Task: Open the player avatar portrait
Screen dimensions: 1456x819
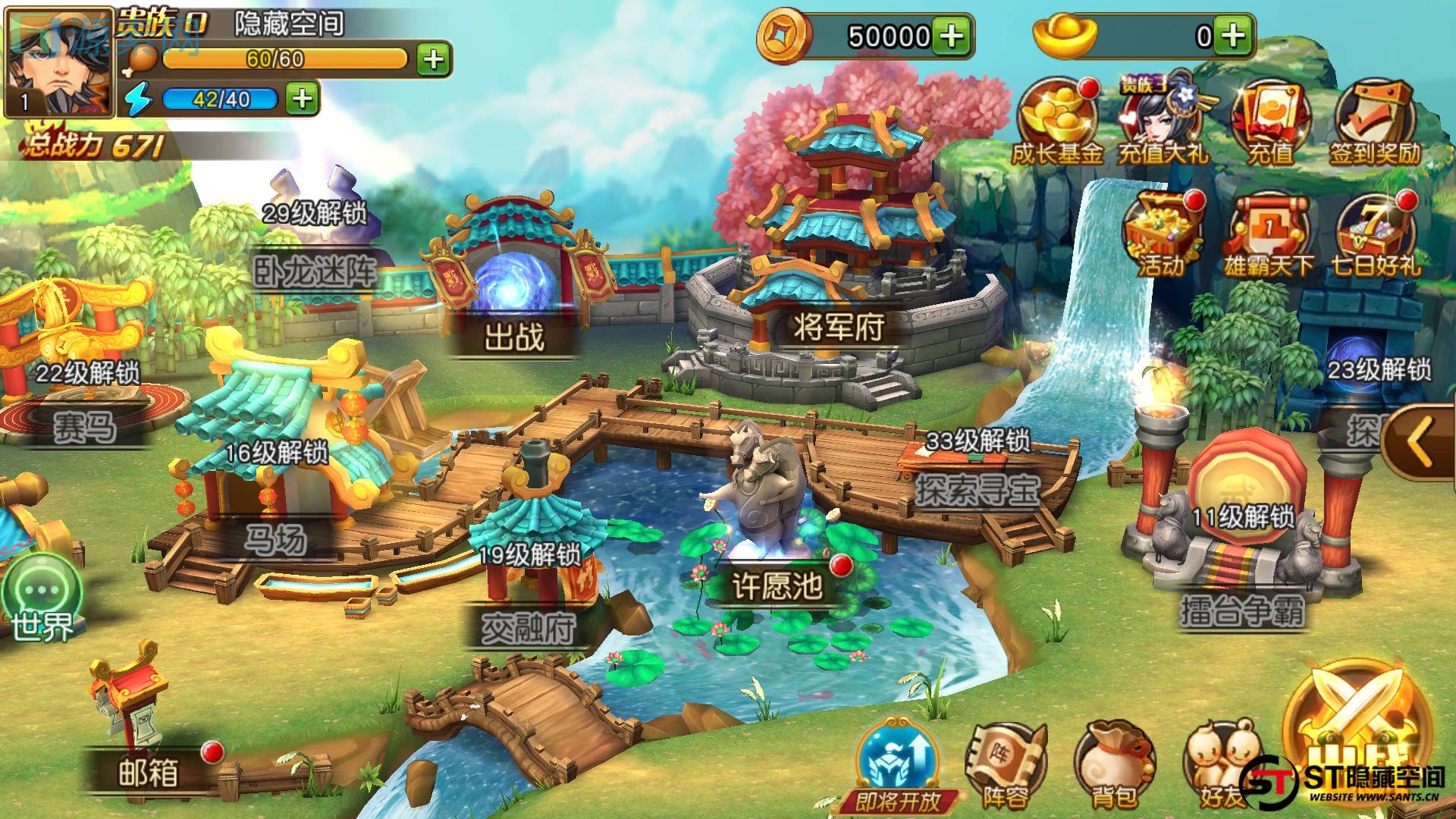Action: point(59,62)
